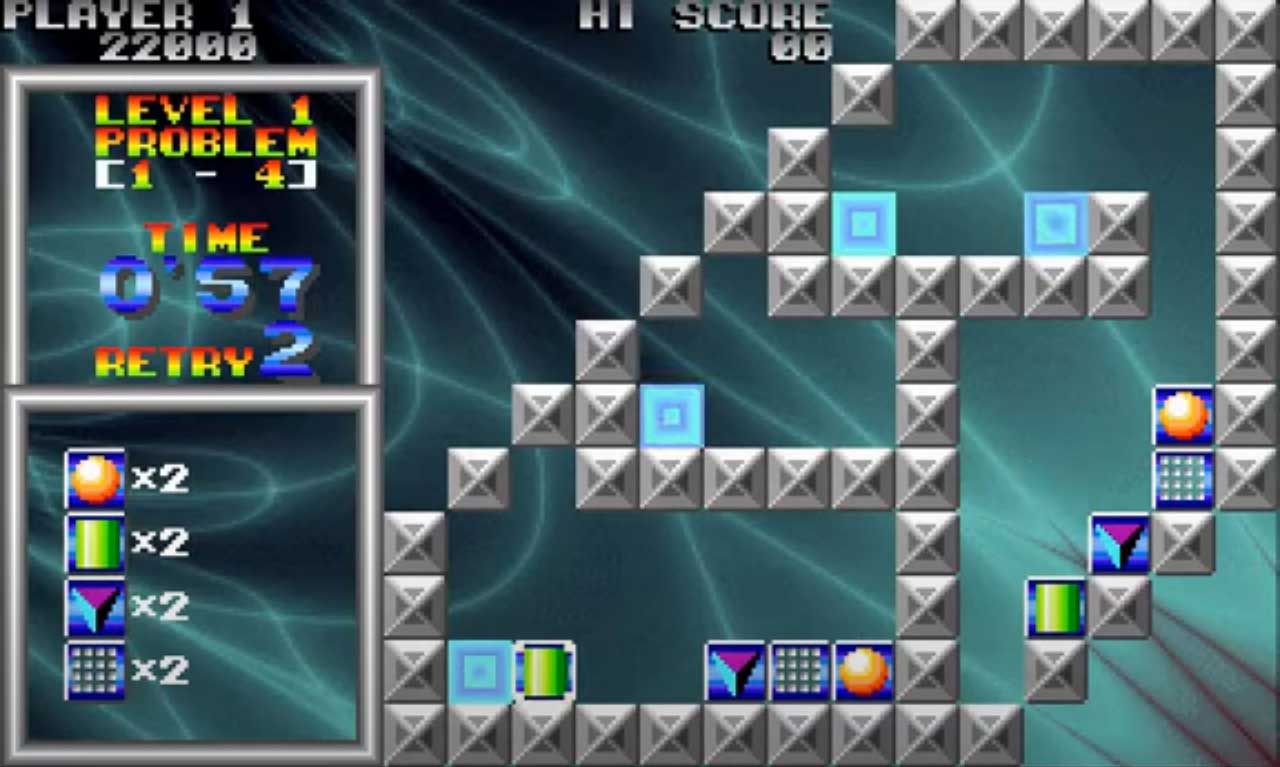This screenshot has height=767, width=1280.
Task: Click the highlighted blue block at the bottom left
Action: point(478,670)
